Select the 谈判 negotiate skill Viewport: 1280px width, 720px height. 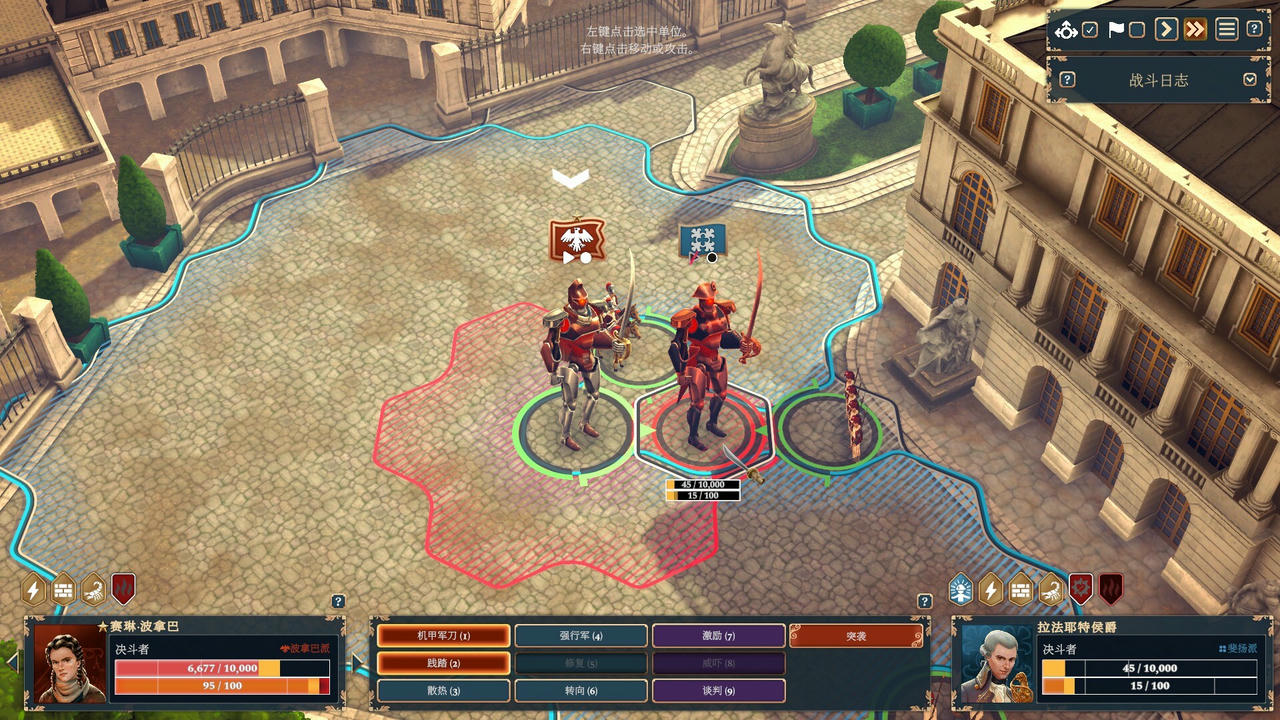(717, 690)
